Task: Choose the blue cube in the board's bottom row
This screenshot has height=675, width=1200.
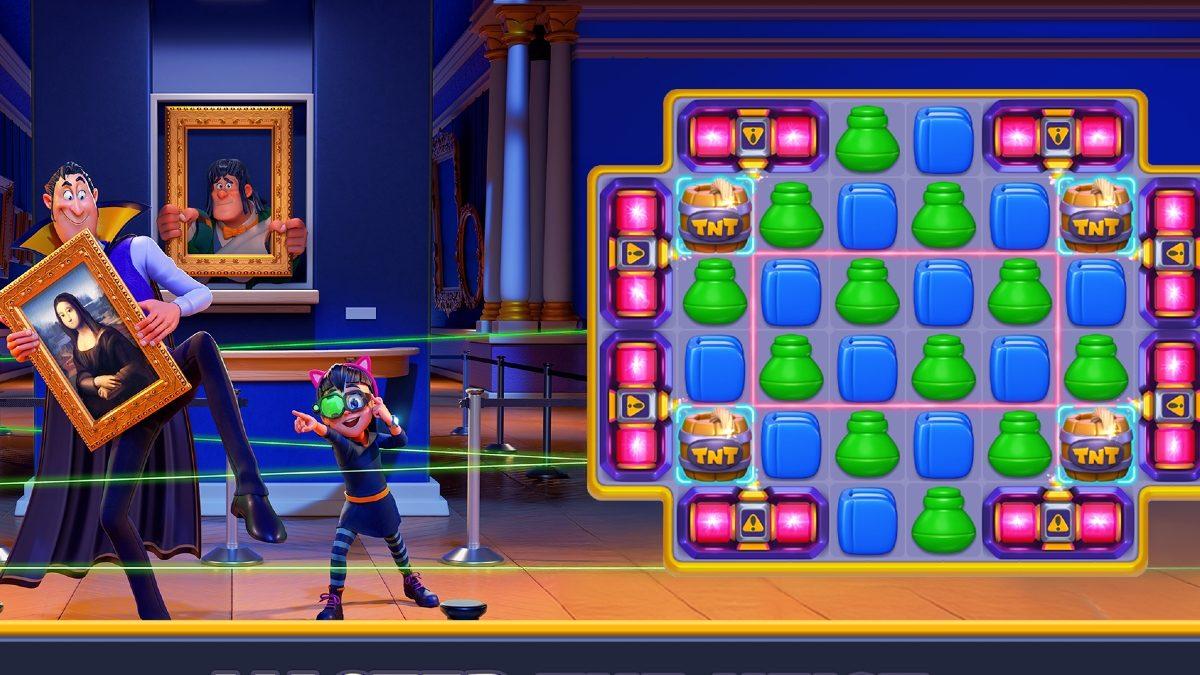Action: coord(867,521)
